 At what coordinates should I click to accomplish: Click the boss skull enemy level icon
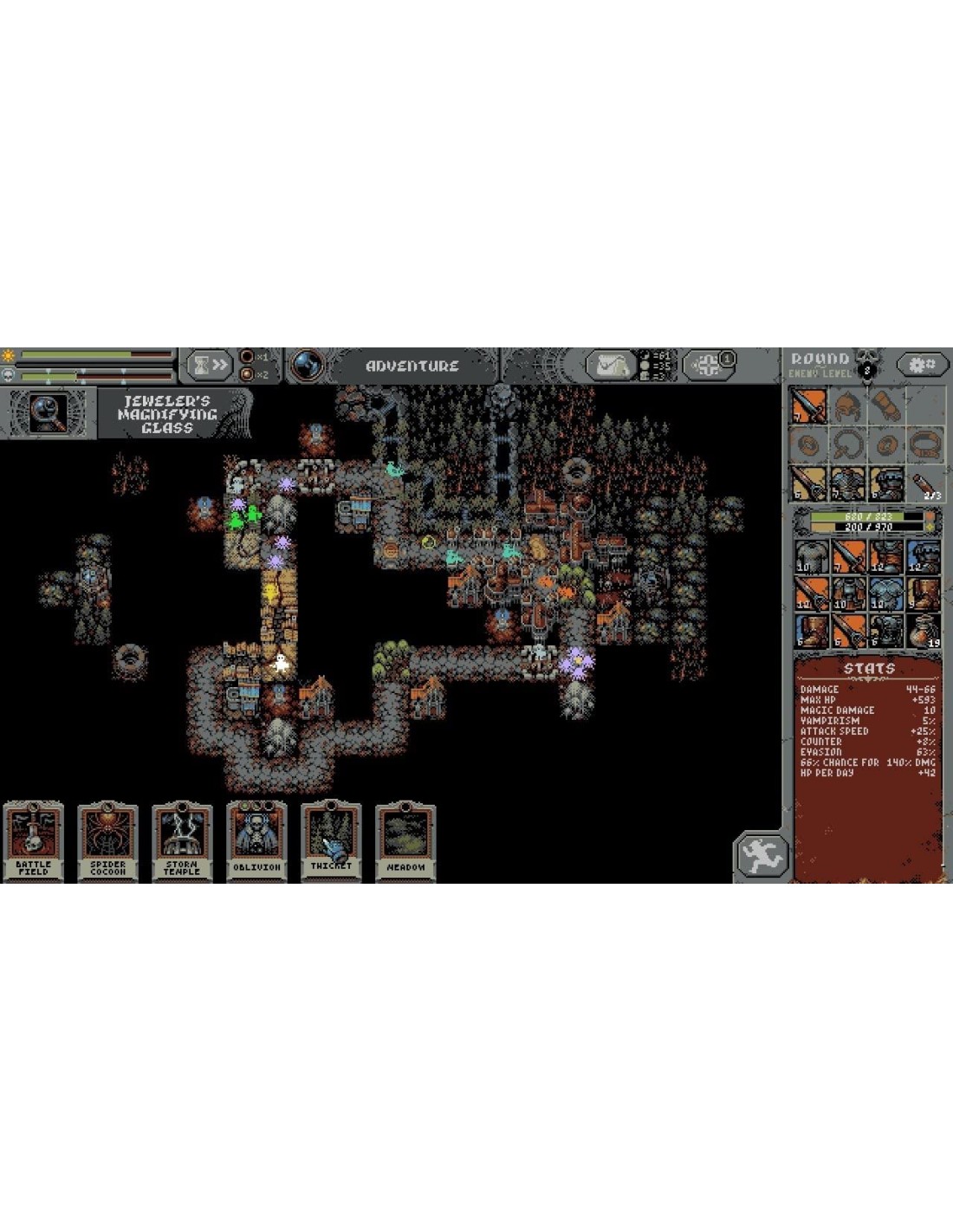point(867,365)
